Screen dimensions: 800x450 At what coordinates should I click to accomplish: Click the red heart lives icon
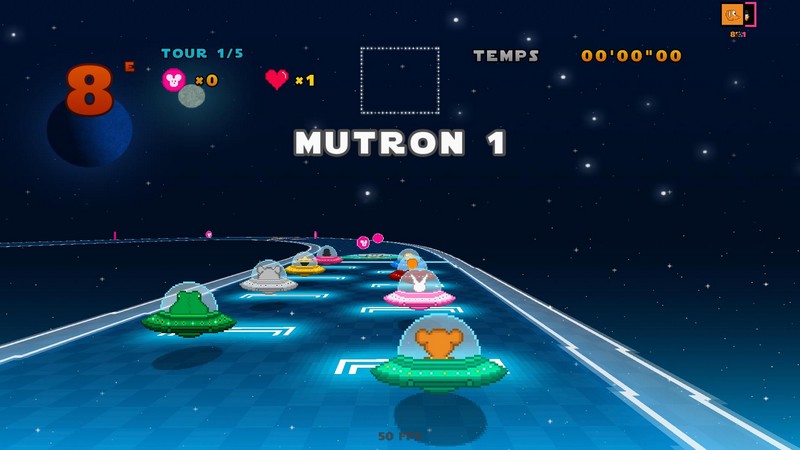(x=277, y=79)
